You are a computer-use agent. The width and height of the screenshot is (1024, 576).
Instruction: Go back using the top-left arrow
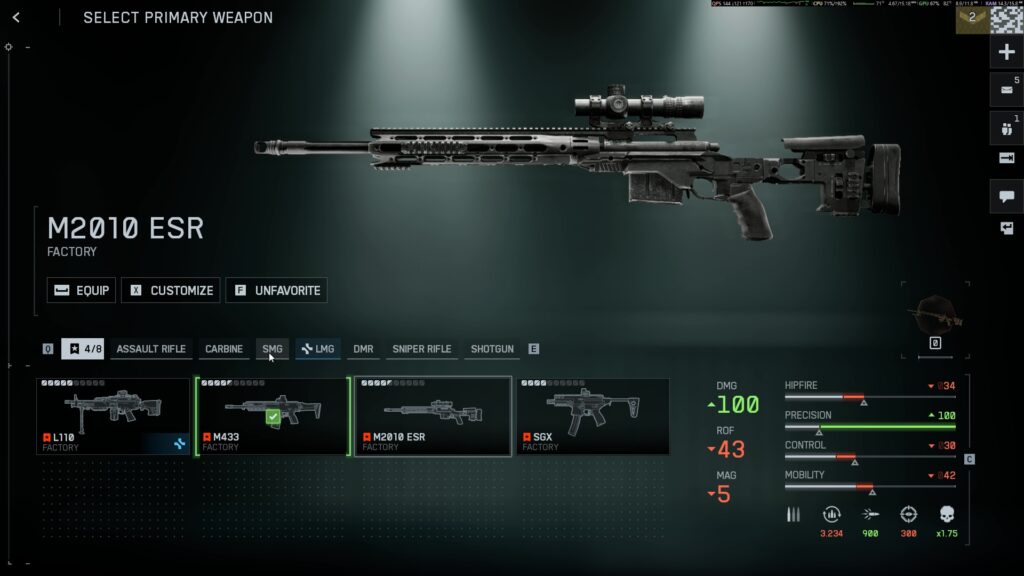[16, 17]
